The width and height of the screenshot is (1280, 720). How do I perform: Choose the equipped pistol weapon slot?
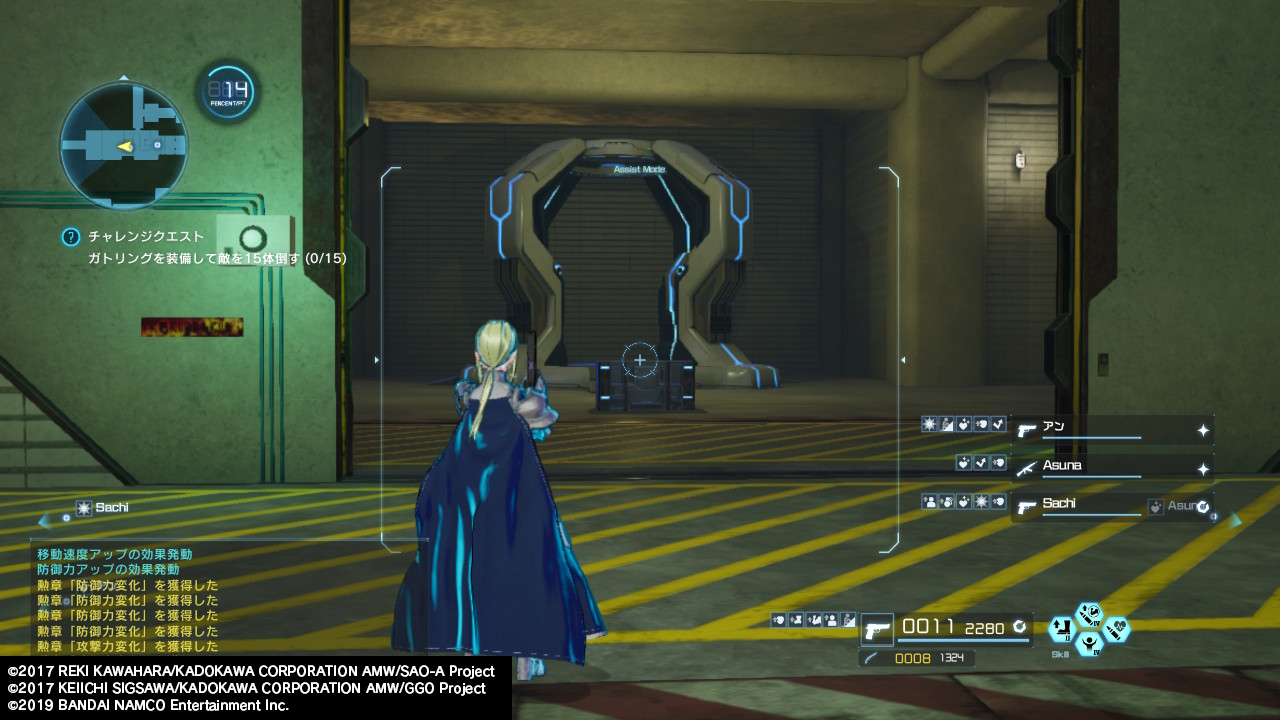tap(877, 630)
